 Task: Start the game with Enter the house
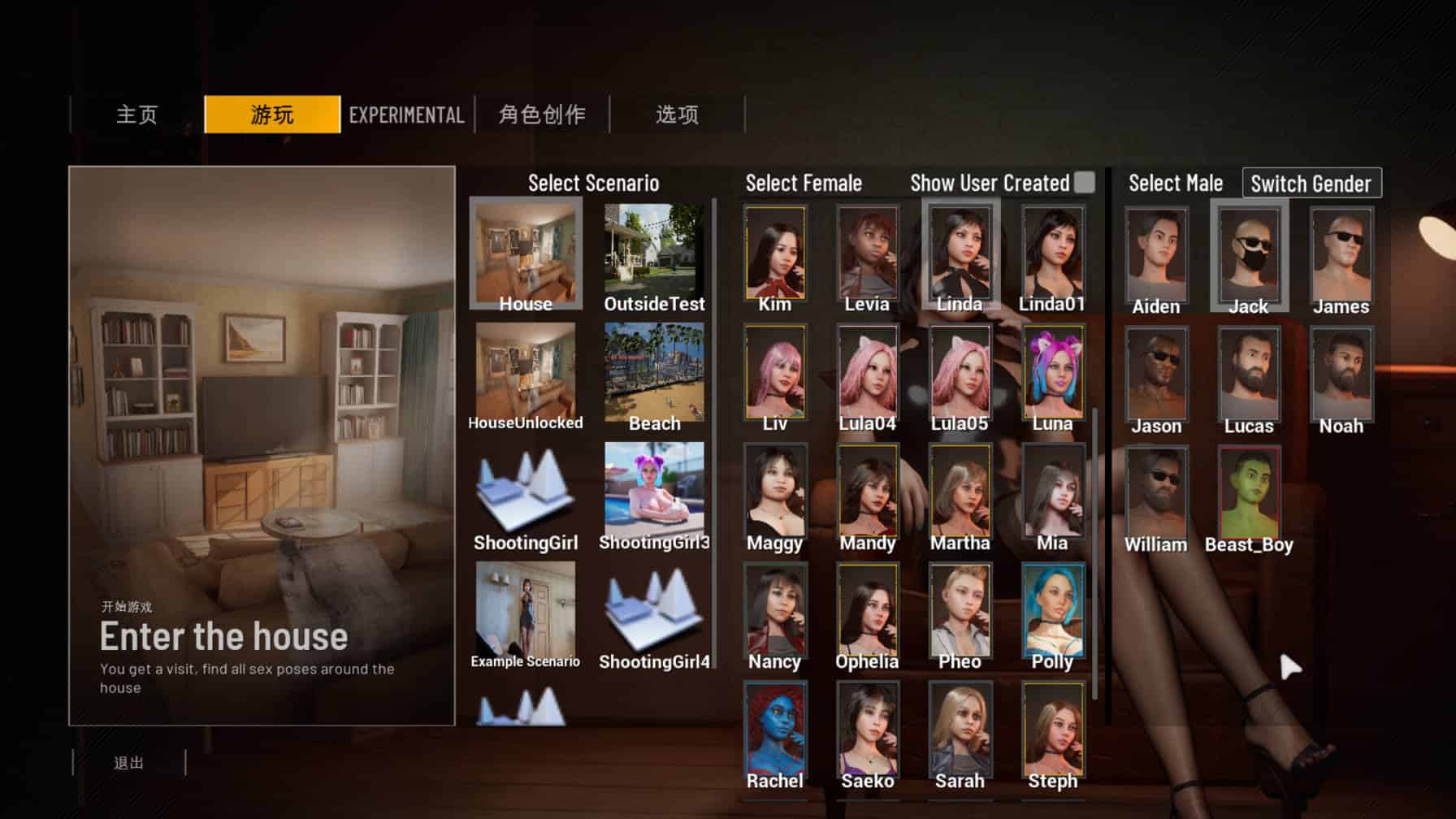(223, 636)
